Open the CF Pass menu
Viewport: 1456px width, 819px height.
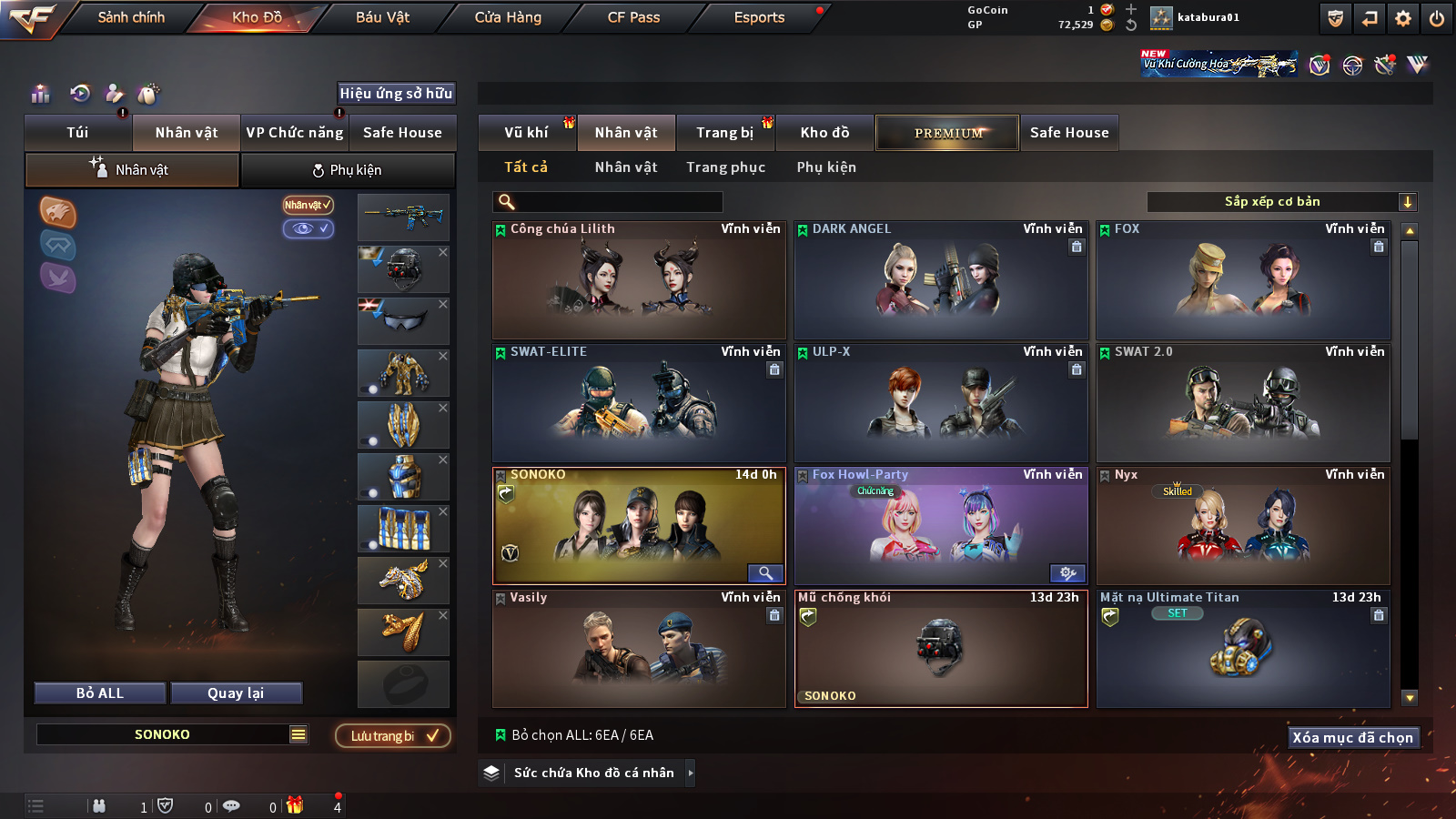pyautogui.click(x=633, y=17)
